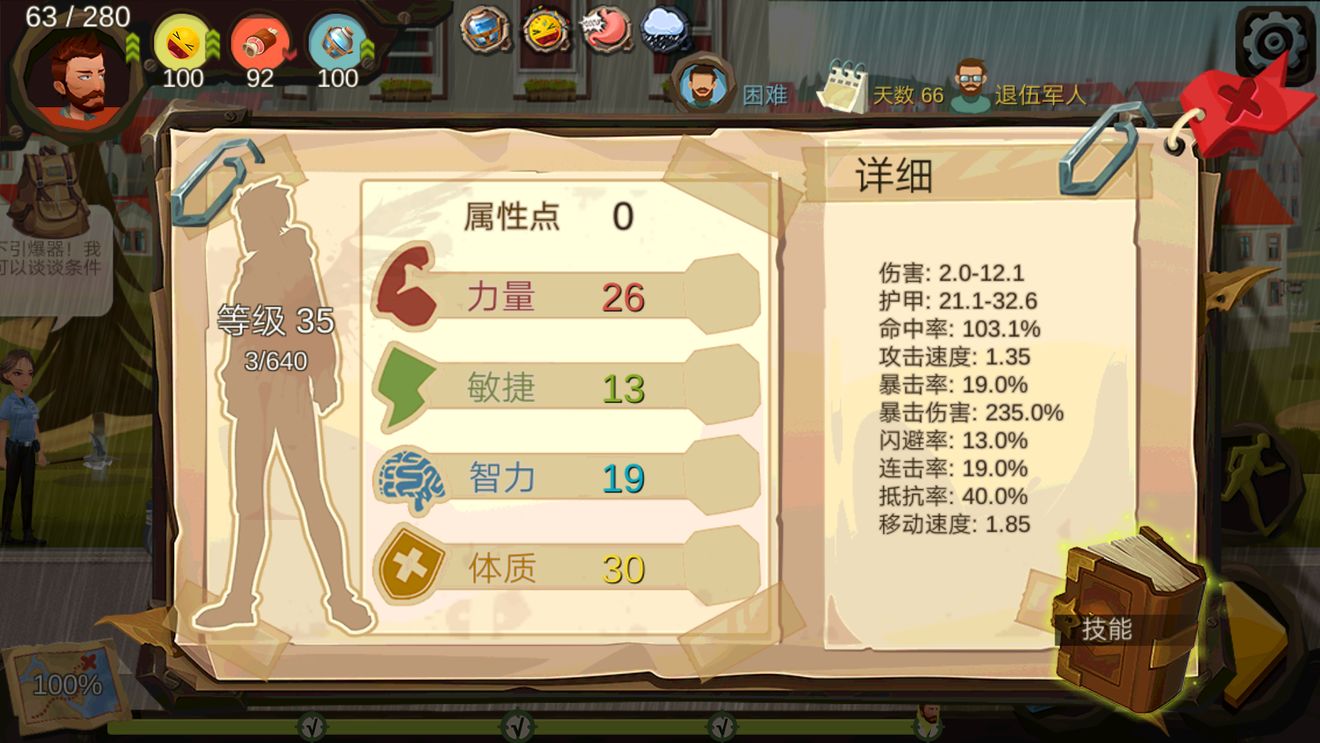Check the laughing face mood status icon
Viewport: 1320px width, 743px height.
coord(182,44)
